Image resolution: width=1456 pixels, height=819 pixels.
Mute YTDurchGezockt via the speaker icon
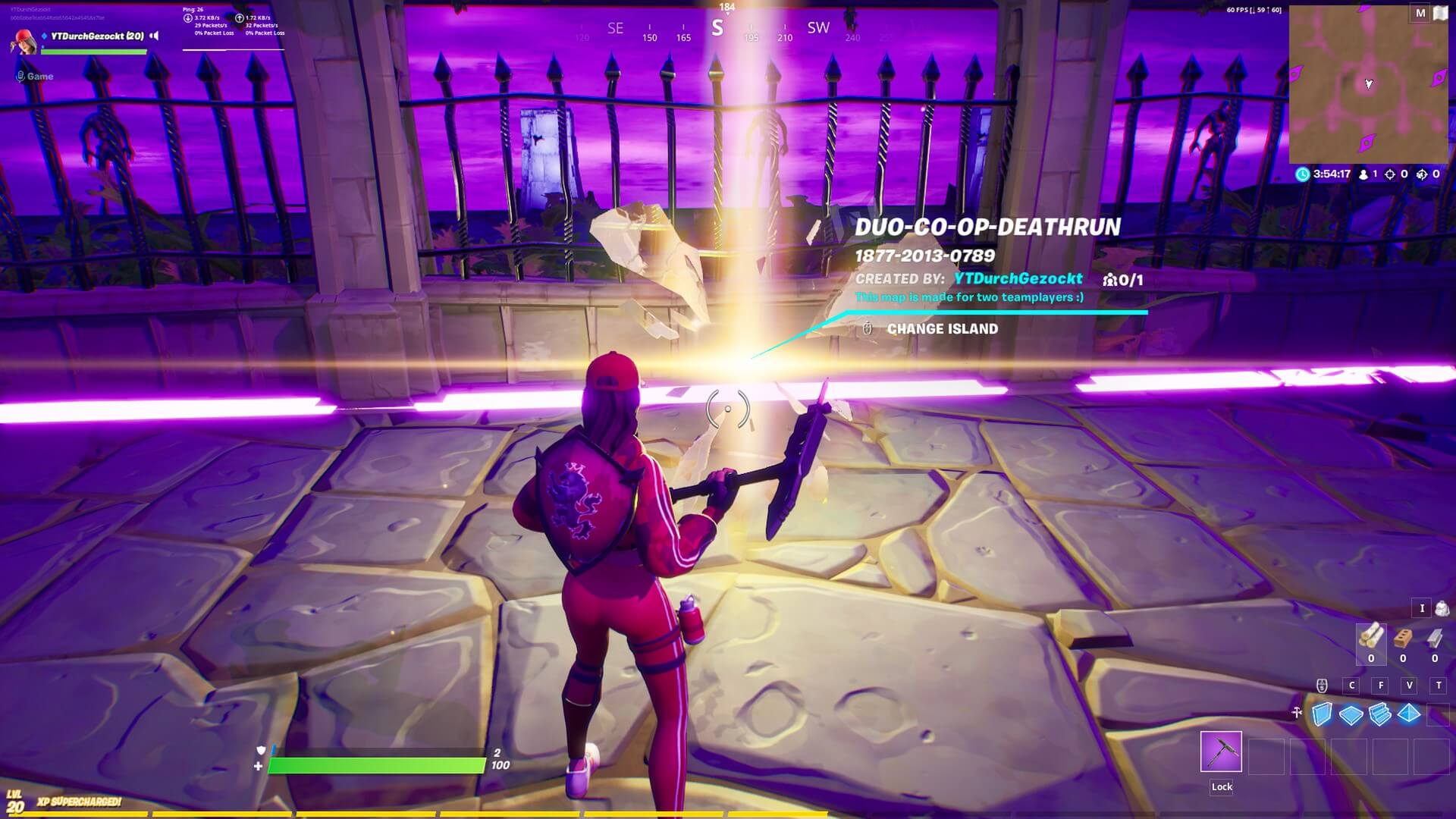pos(155,35)
